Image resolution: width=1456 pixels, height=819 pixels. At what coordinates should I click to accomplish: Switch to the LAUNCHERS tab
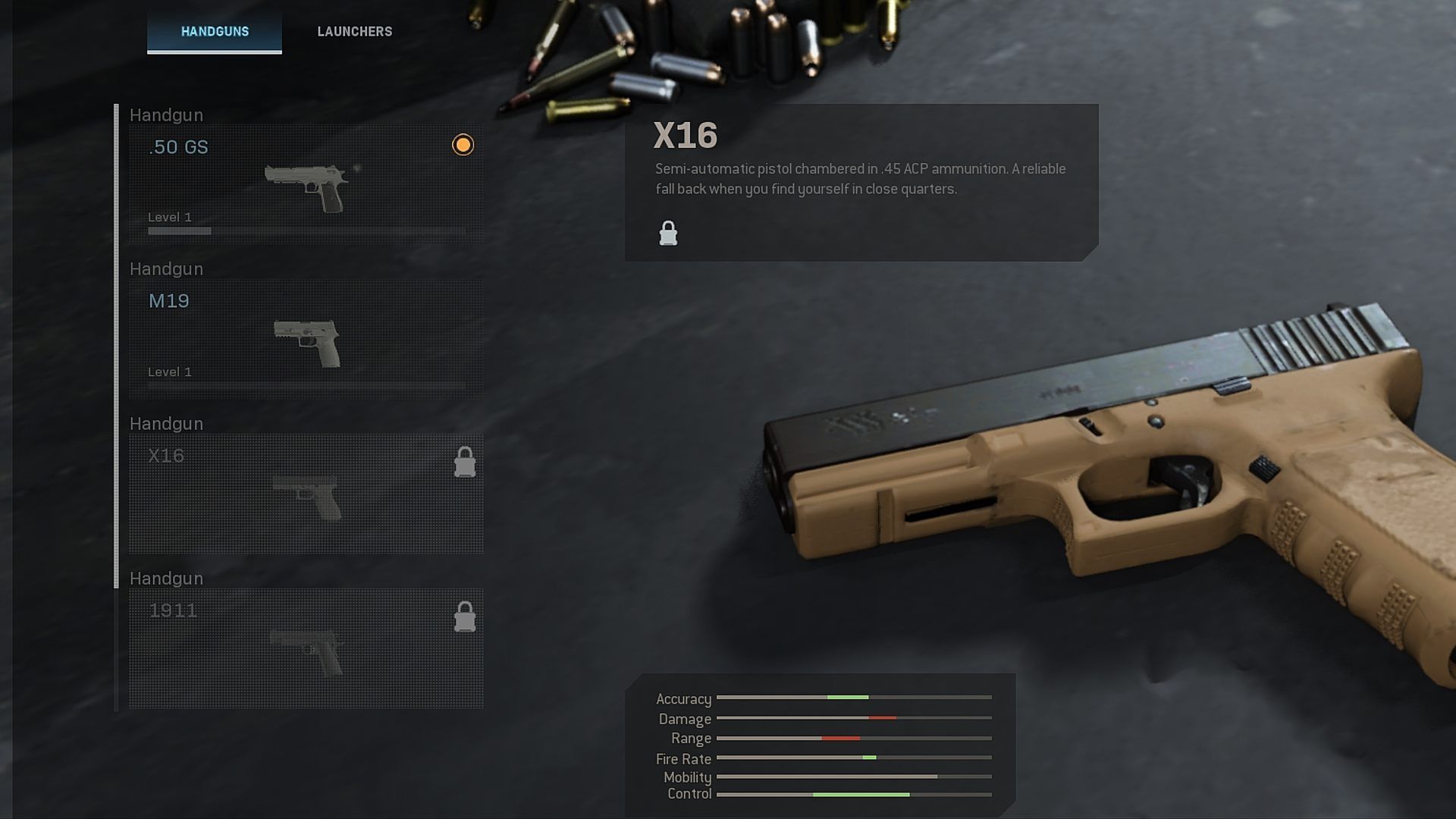click(x=353, y=32)
